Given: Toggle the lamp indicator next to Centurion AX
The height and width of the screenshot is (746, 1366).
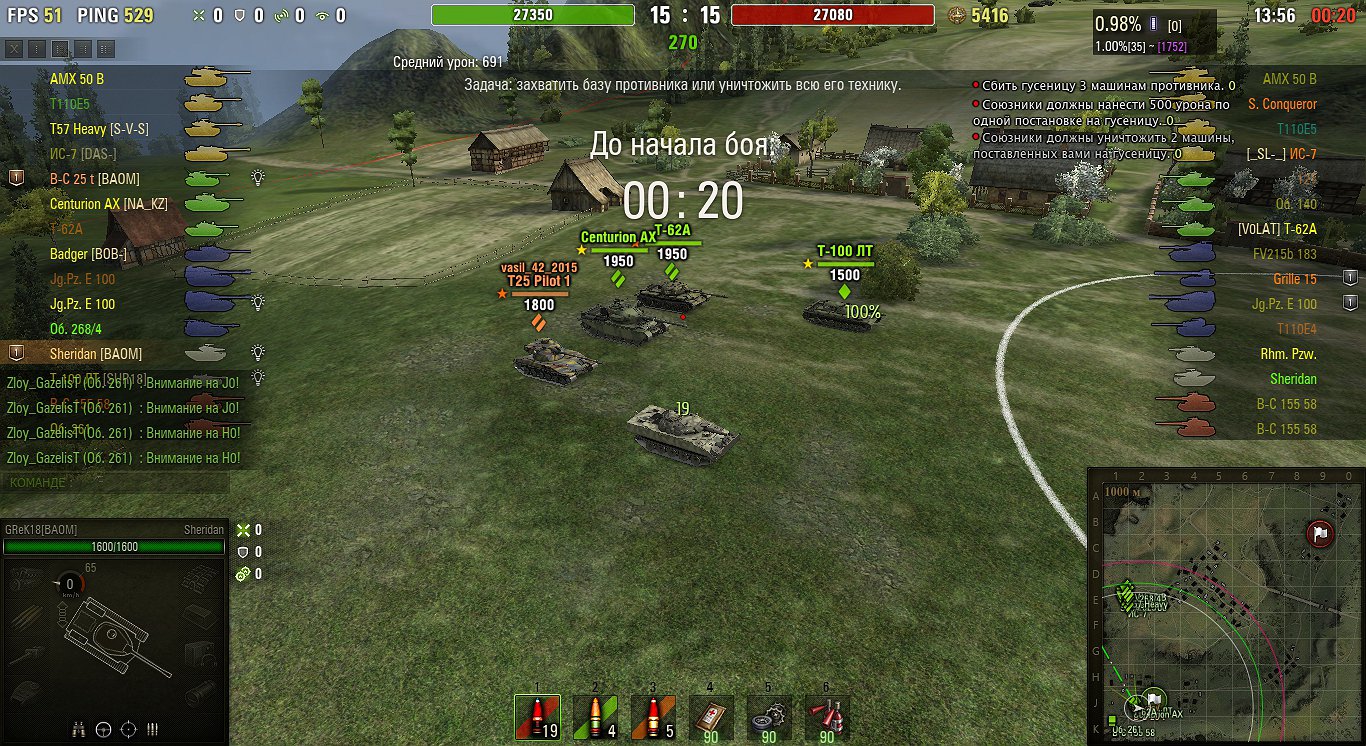Looking at the screenshot, I should pos(258,203).
